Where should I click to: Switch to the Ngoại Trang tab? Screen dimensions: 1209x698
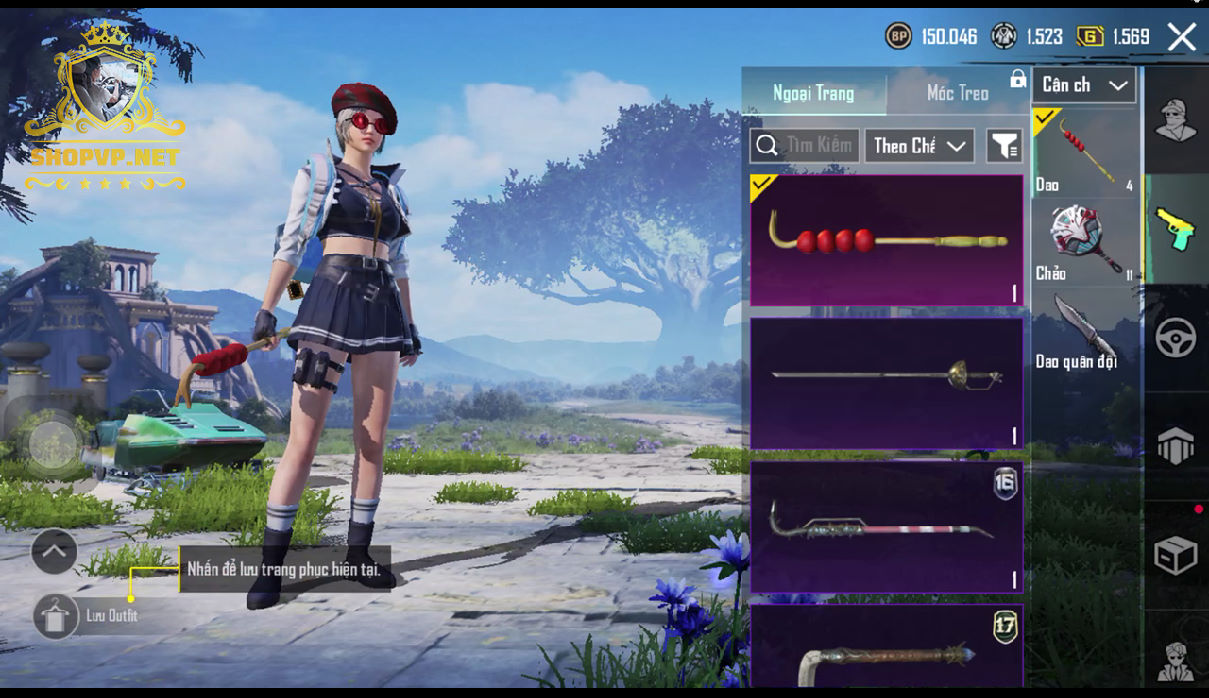(x=813, y=93)
